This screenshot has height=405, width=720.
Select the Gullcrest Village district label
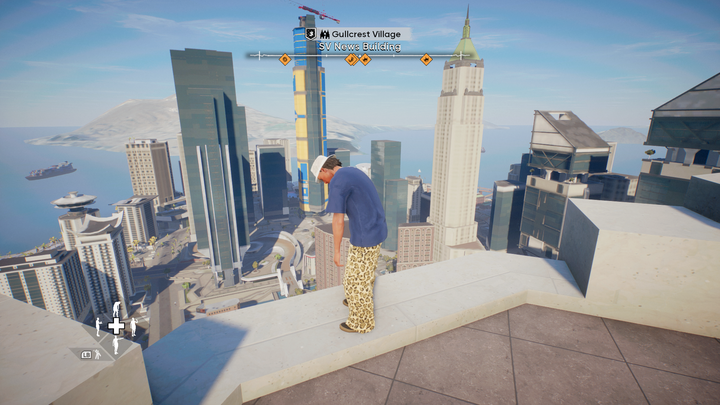(365, 34)
